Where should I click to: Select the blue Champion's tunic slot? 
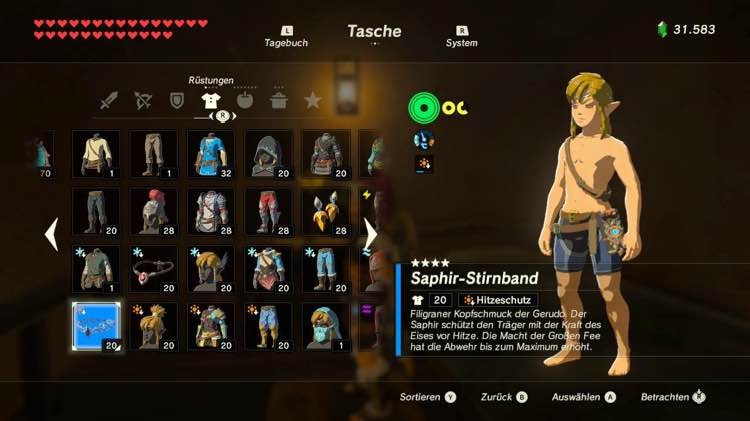point(211,154)
